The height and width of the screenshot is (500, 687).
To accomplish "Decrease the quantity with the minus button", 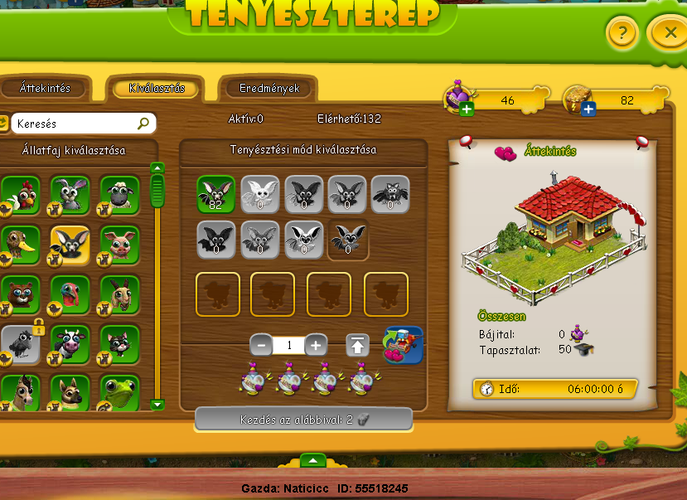I will 260,345.
